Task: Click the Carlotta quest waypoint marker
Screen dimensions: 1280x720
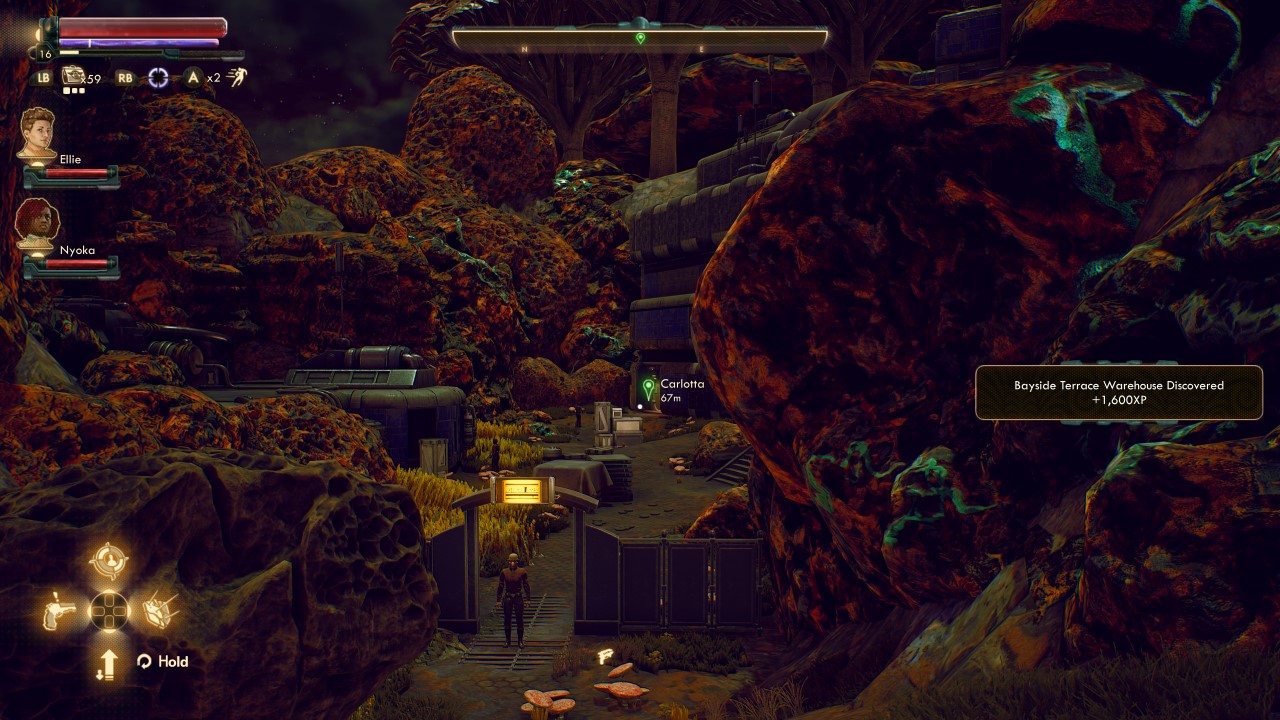Action: point(649,387)
